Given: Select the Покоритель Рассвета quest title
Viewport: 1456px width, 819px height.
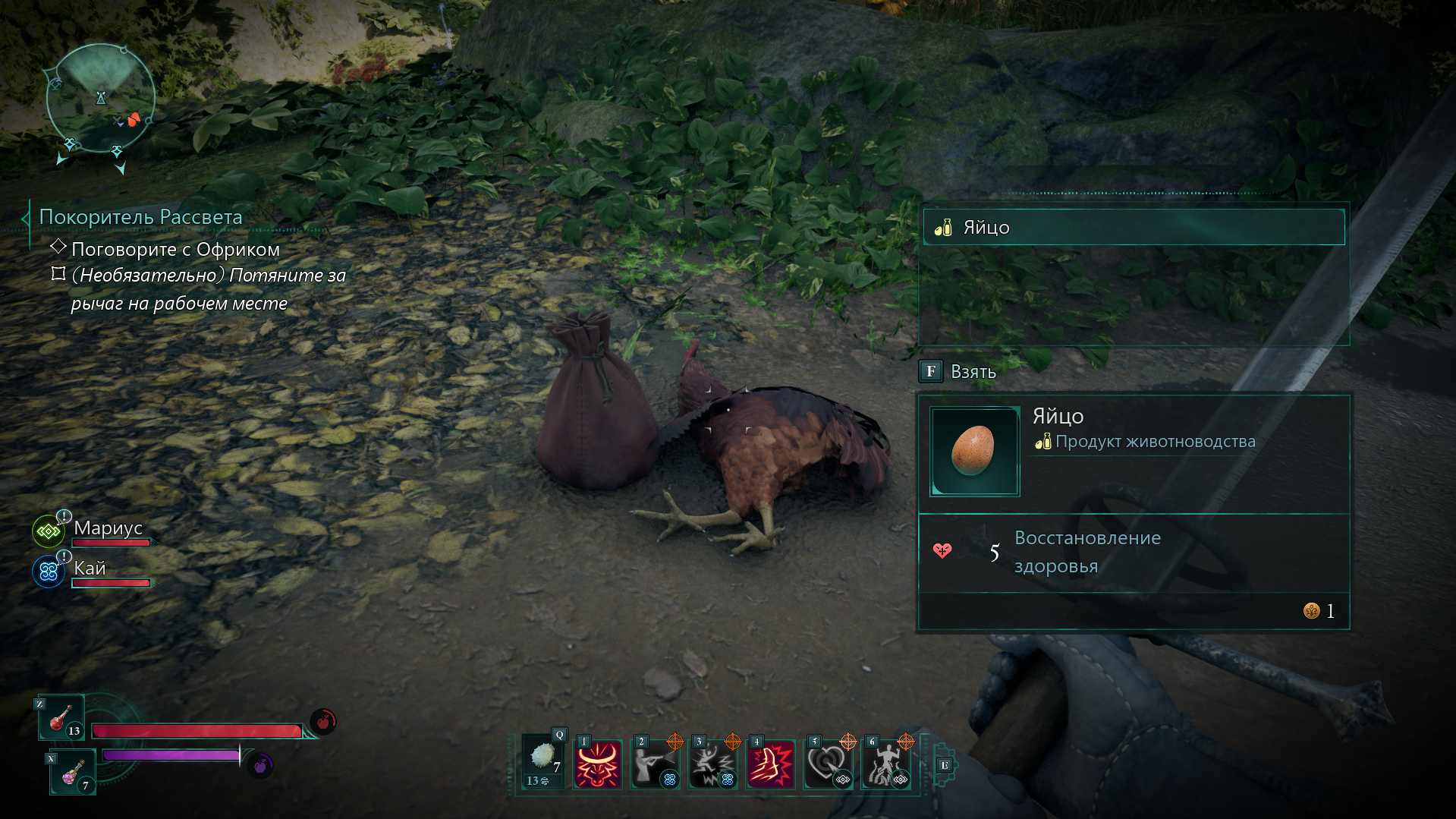Looking at the screenshot, I should [140, 217].
